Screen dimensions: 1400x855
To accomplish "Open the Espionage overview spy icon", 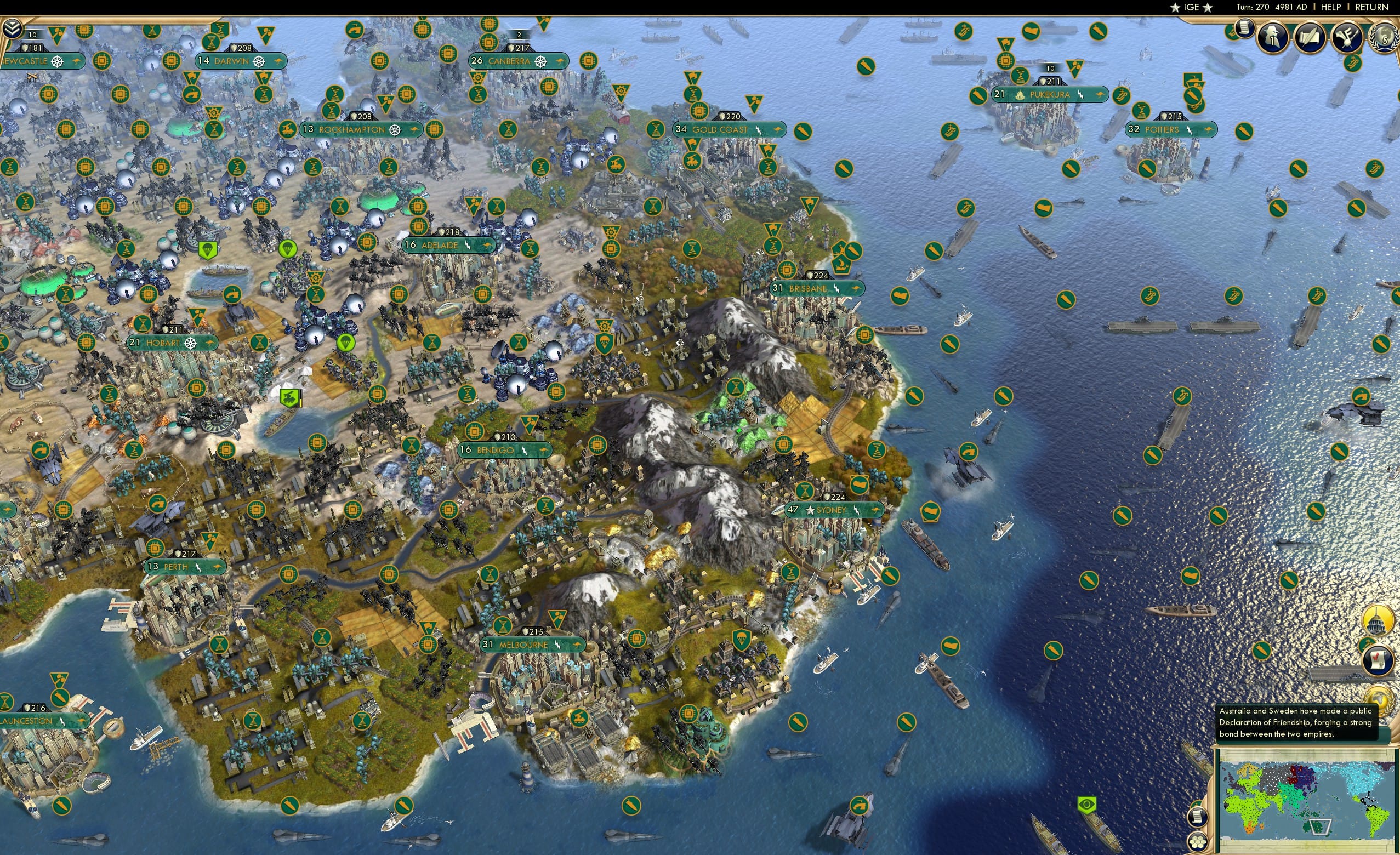I will click(1272, 37).
